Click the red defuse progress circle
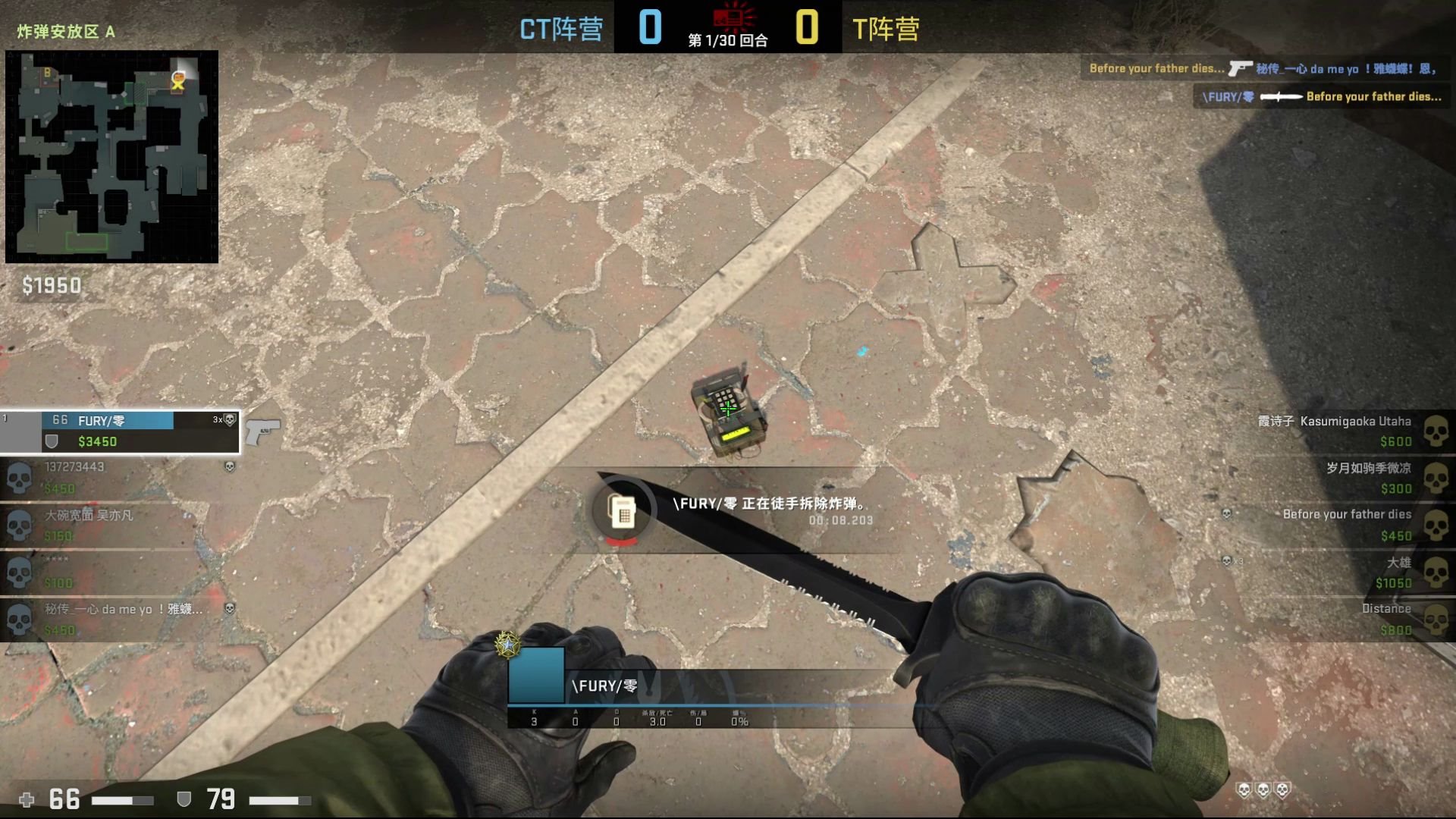 [622, 541]
